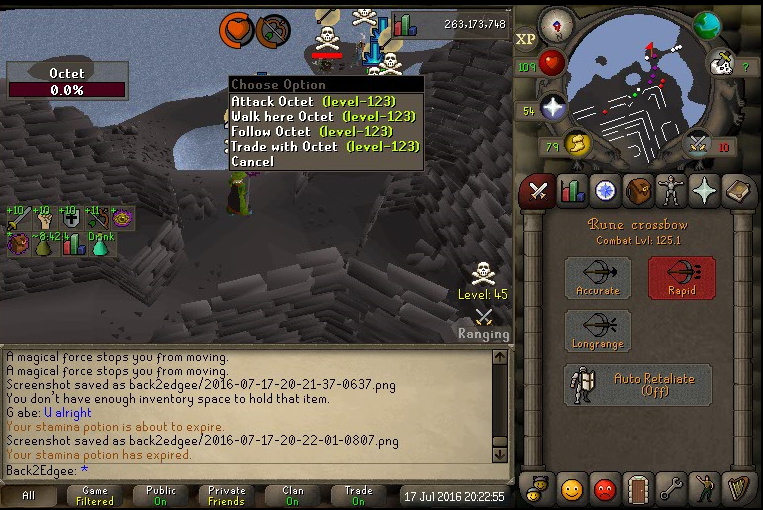Open the inventory backpack tab
763x510 pixels.
[637, 190]
